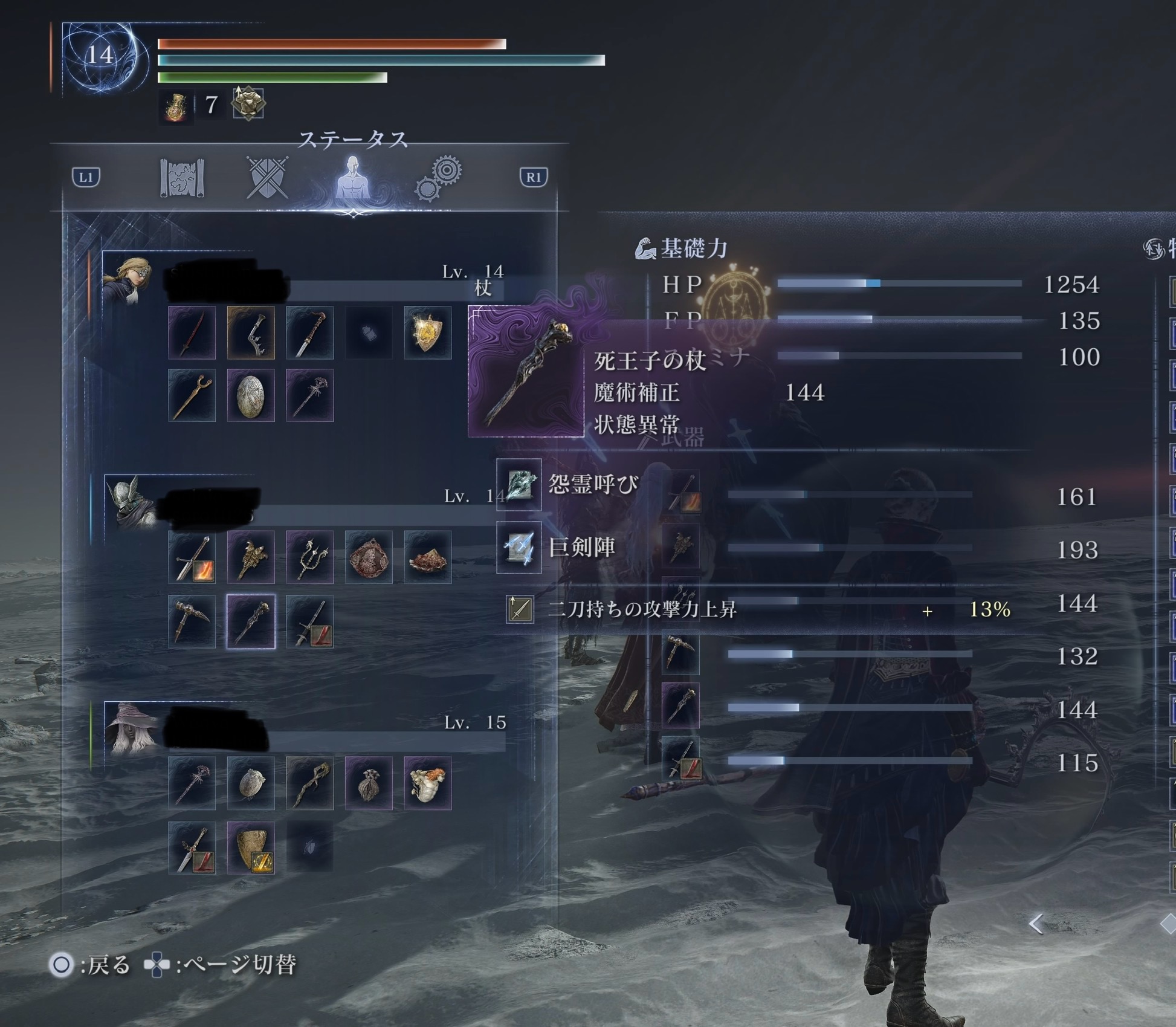
Task: Select the fire-enchanted sword slot
Action: (192, 557)
